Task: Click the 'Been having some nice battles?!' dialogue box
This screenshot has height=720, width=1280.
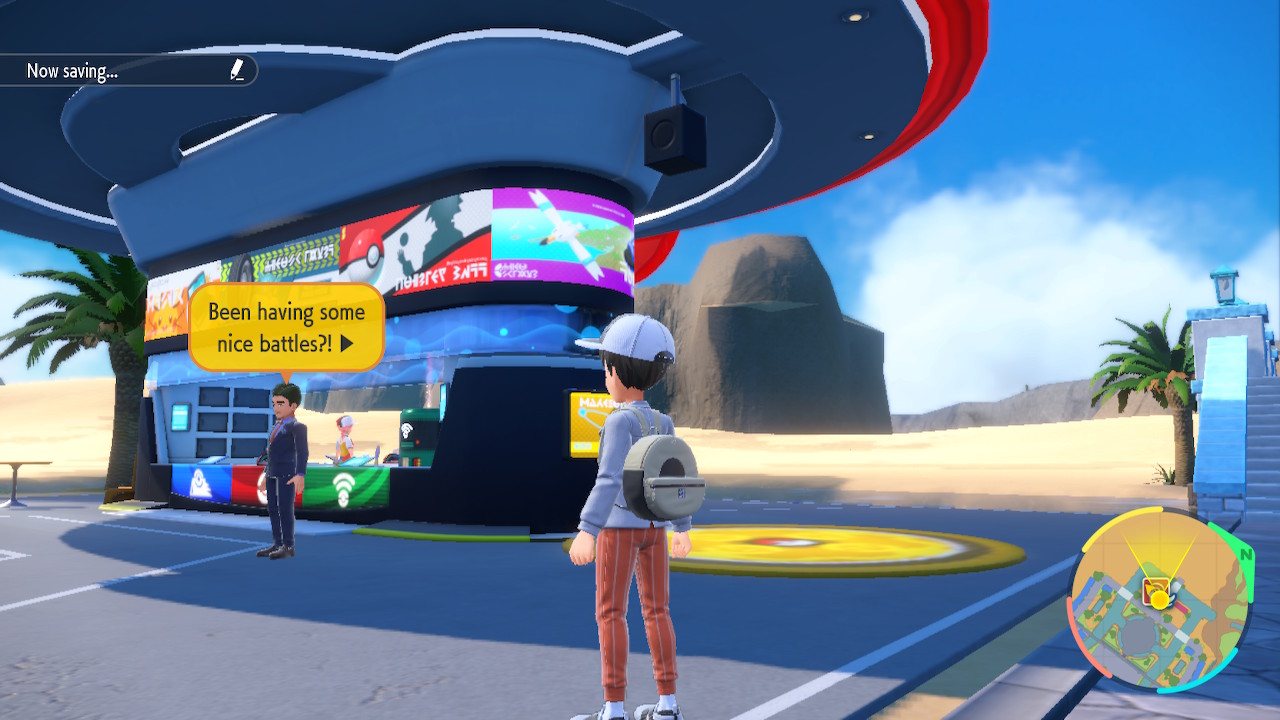Action: pos(288,327)
